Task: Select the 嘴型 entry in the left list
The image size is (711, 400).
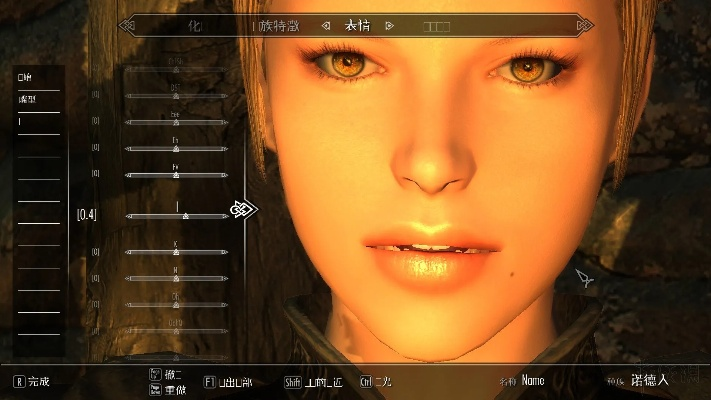Action: tap(25, 99)
